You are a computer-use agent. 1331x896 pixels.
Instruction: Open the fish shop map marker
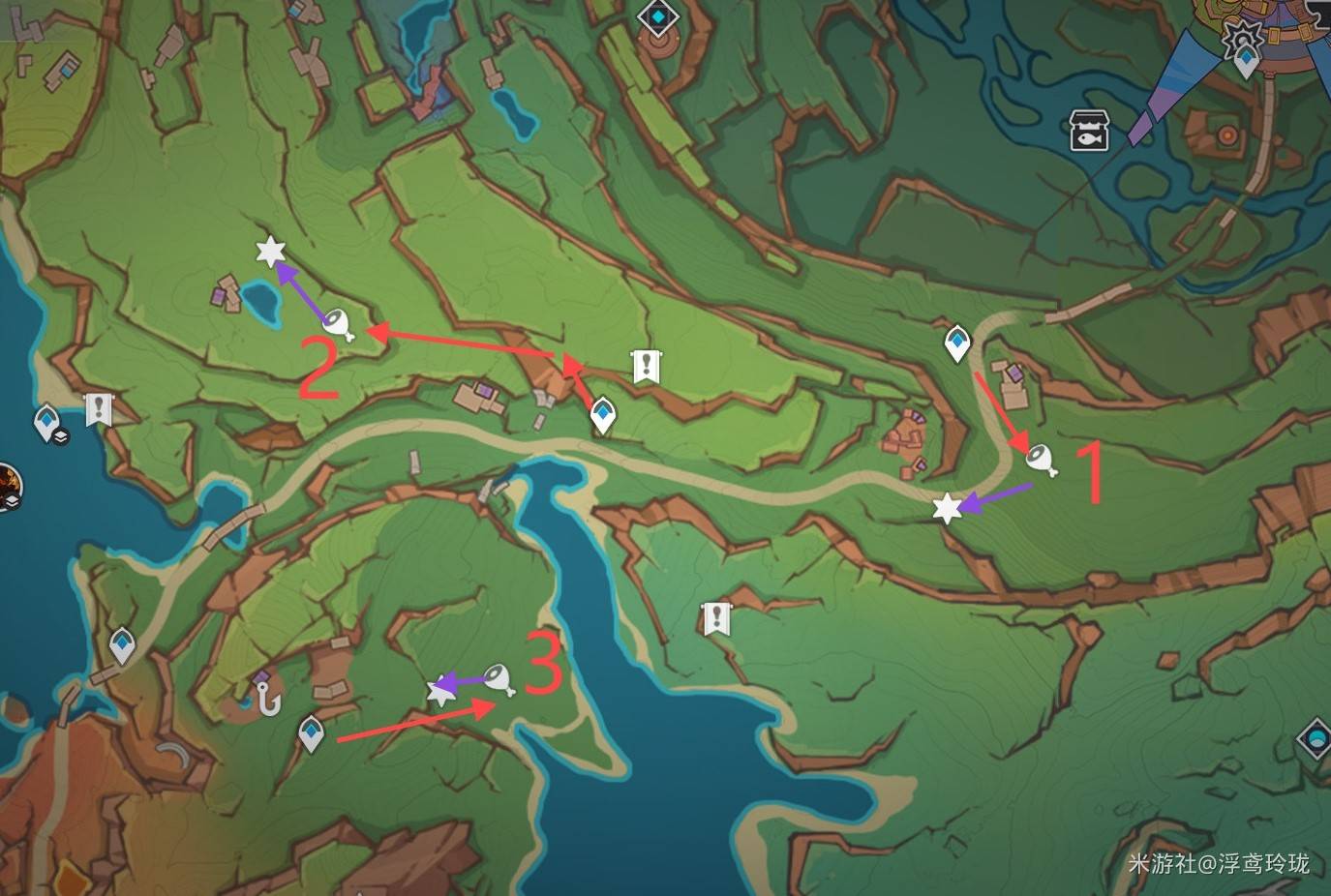coord(1088,131)
